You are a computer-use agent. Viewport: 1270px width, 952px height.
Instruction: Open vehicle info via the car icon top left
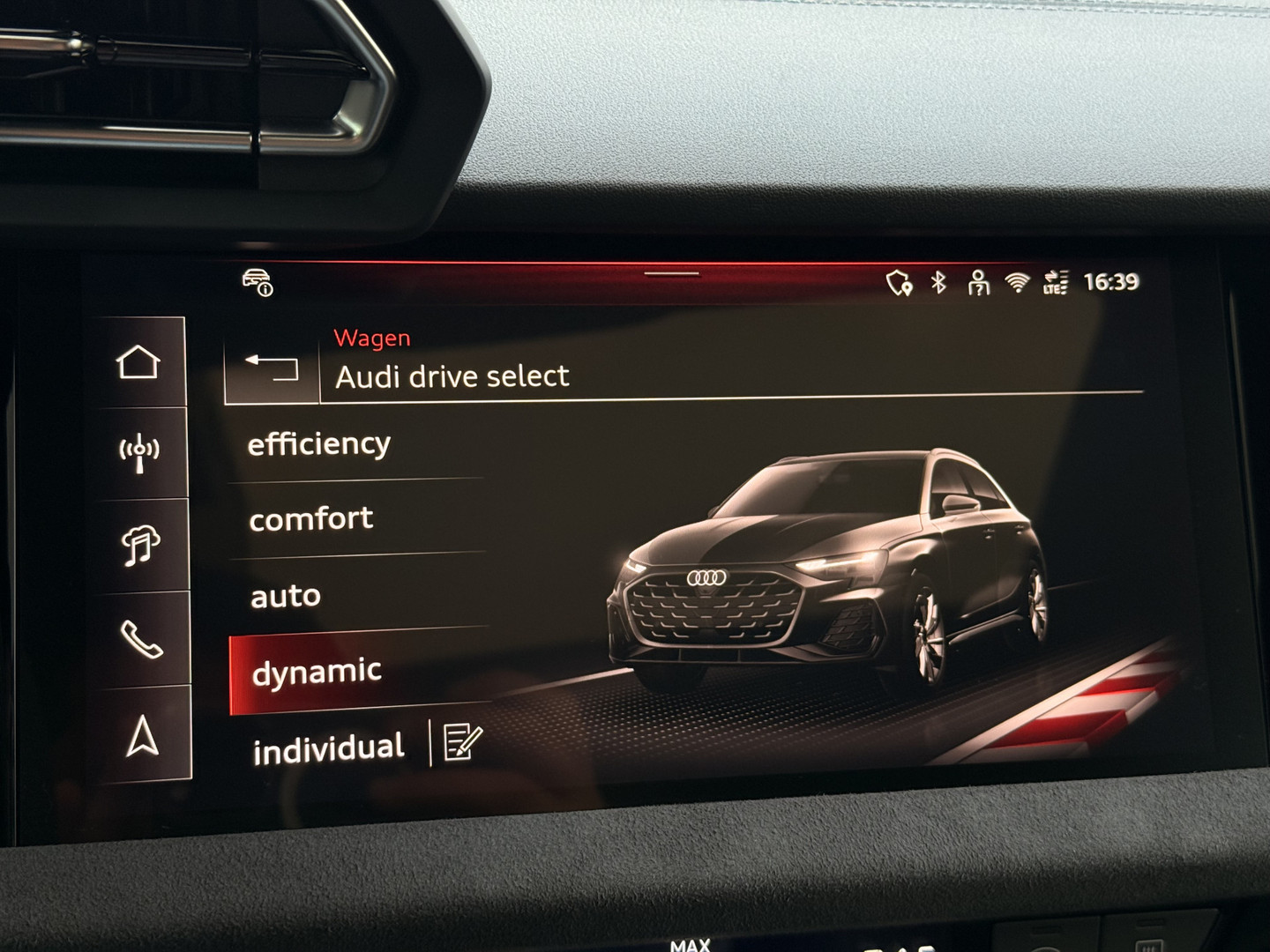point(256,280)
